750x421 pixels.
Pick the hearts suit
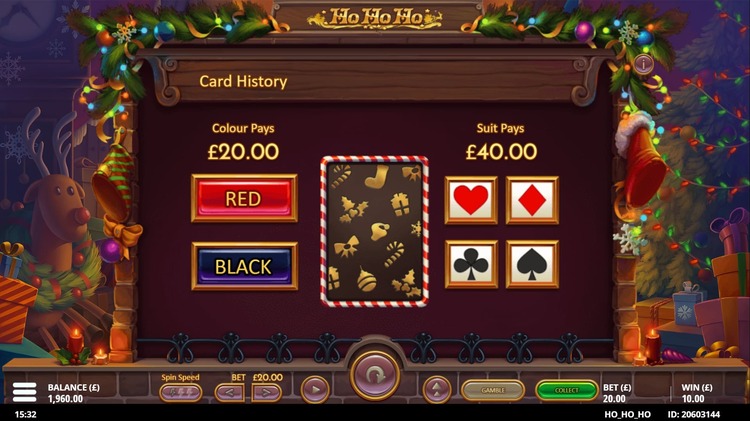pyautogui.click(x=470, y=200)
